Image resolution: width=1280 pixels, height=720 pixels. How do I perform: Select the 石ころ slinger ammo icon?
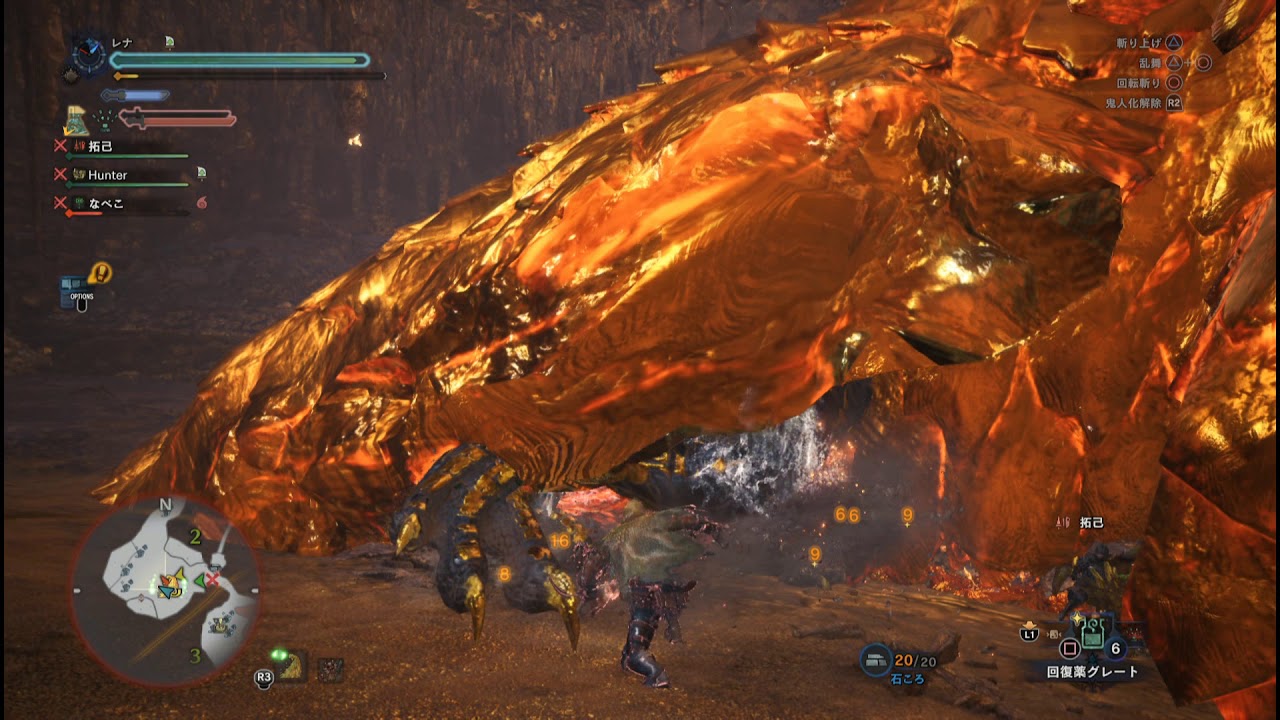(x=877, y=659)
